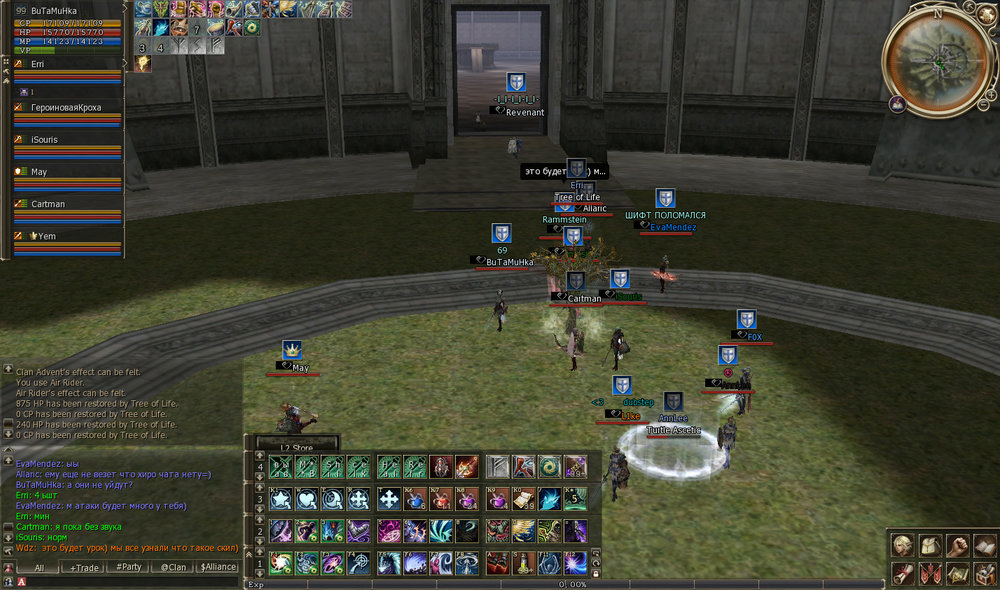Screen dimensions: 1000x590
Task: Switch to the All chat tab
Action: click(39, 567)
